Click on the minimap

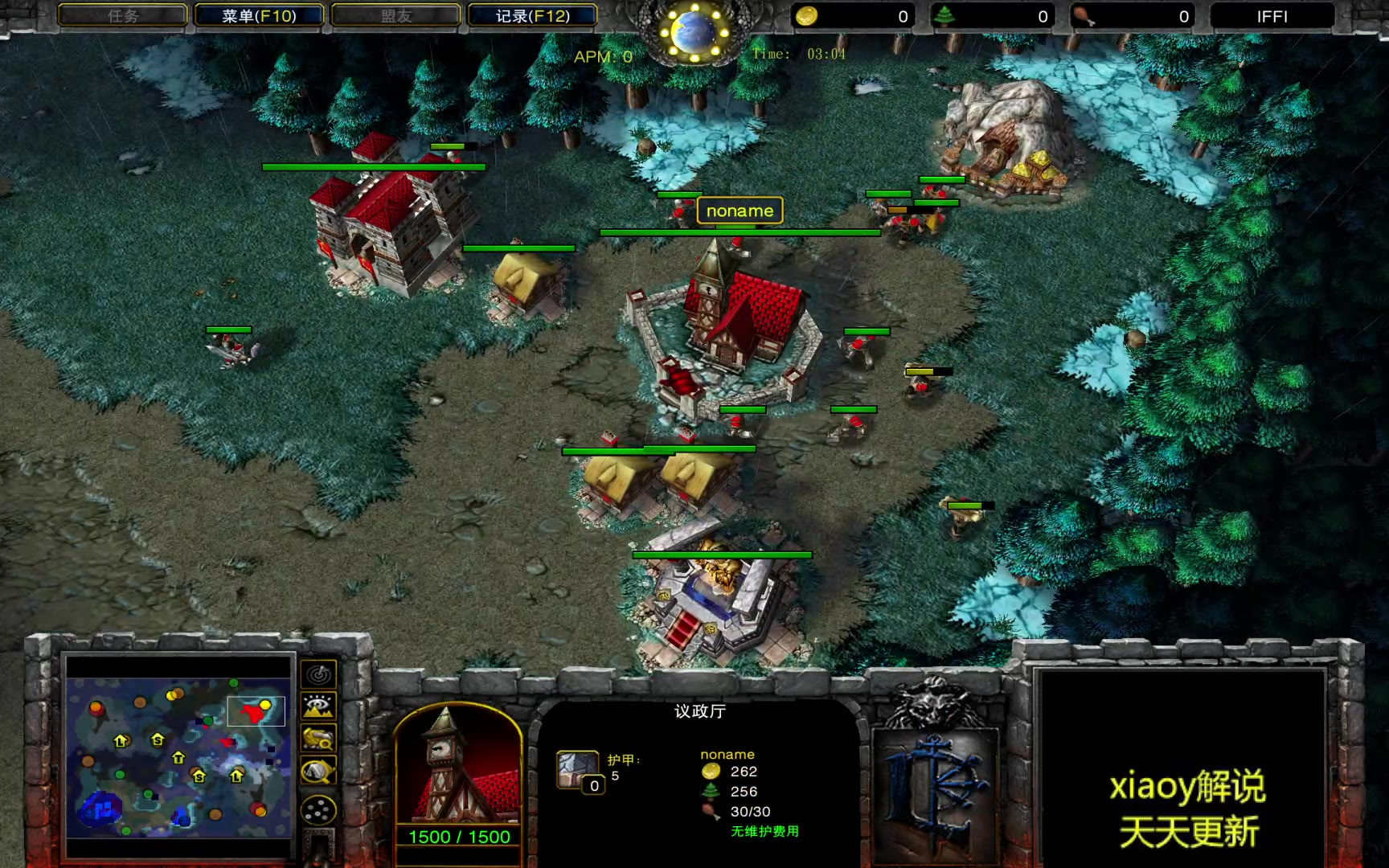pos(178,747)
